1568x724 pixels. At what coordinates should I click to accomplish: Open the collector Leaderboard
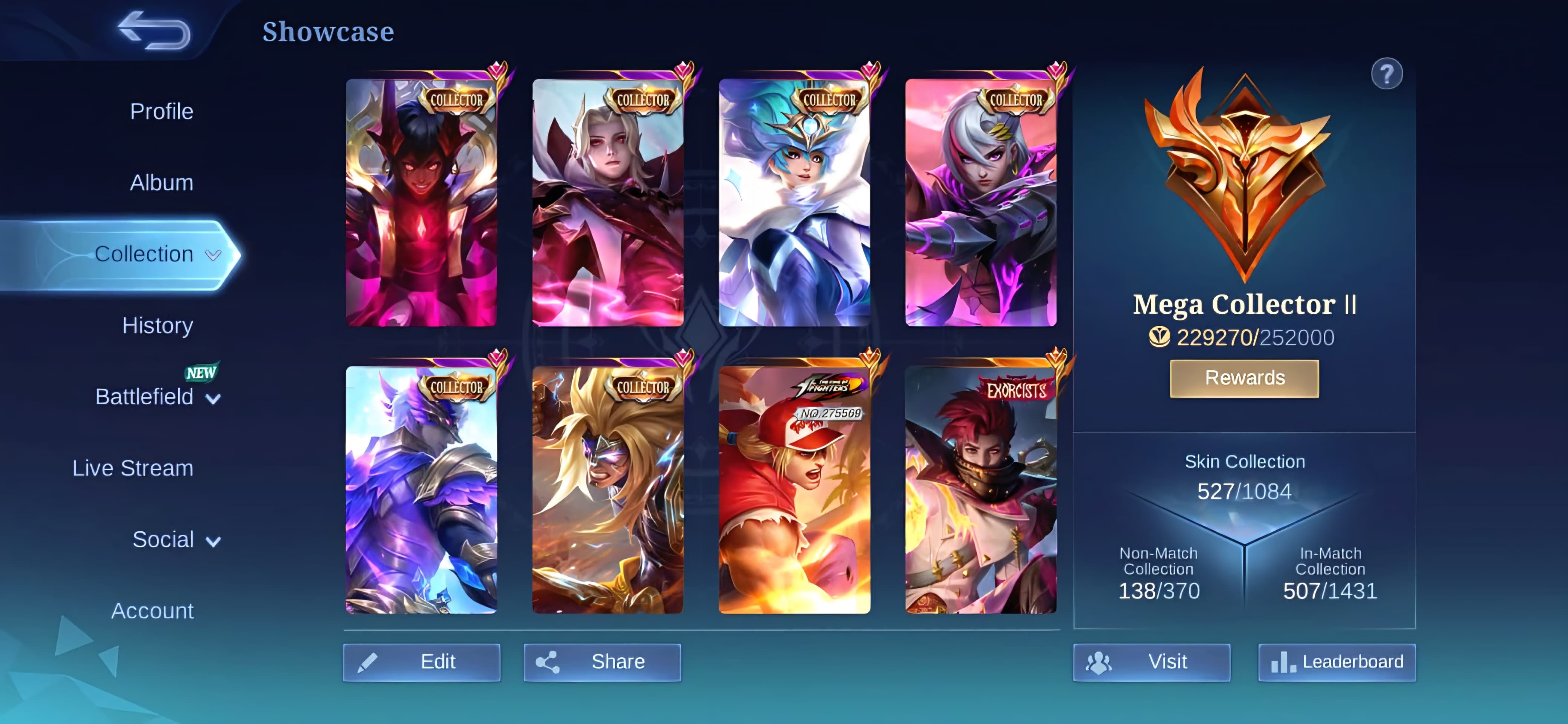tap(1337, 662)
